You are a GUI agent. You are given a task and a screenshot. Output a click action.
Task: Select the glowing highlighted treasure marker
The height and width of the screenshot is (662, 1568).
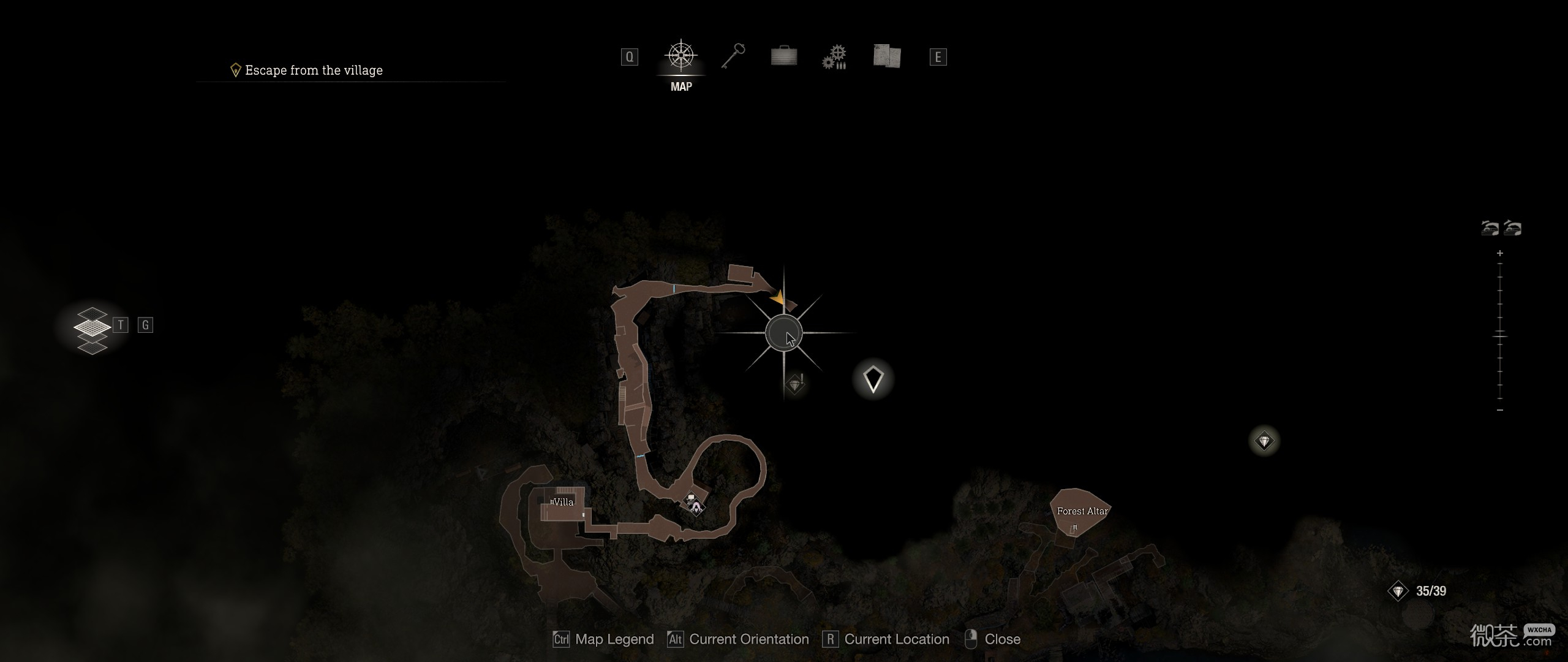(1264, 441)
